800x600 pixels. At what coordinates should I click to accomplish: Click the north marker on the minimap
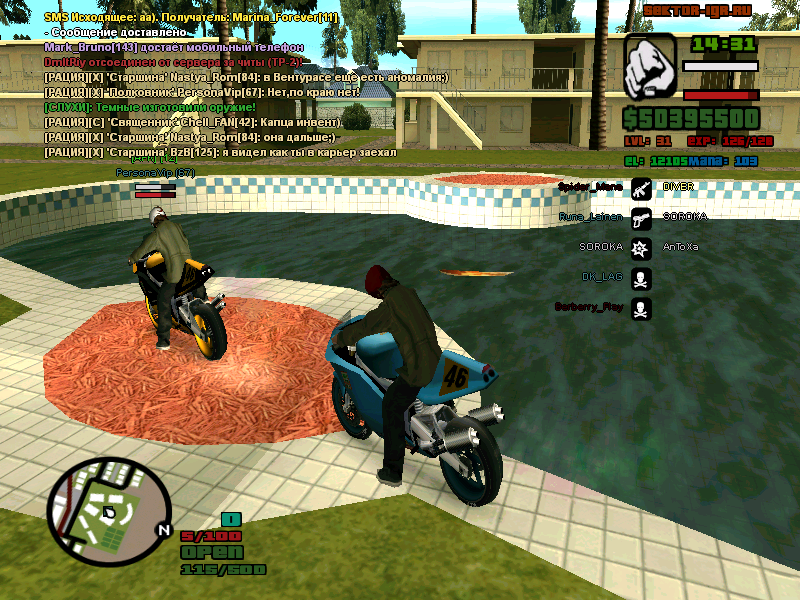click(164, 530)
